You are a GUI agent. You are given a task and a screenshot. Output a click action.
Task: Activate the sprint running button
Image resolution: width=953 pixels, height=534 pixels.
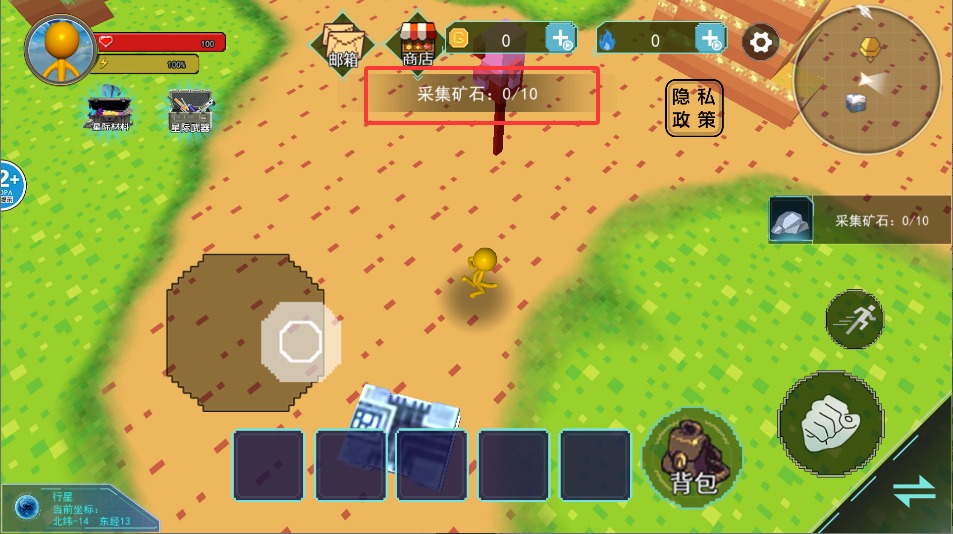coord(855,320)
